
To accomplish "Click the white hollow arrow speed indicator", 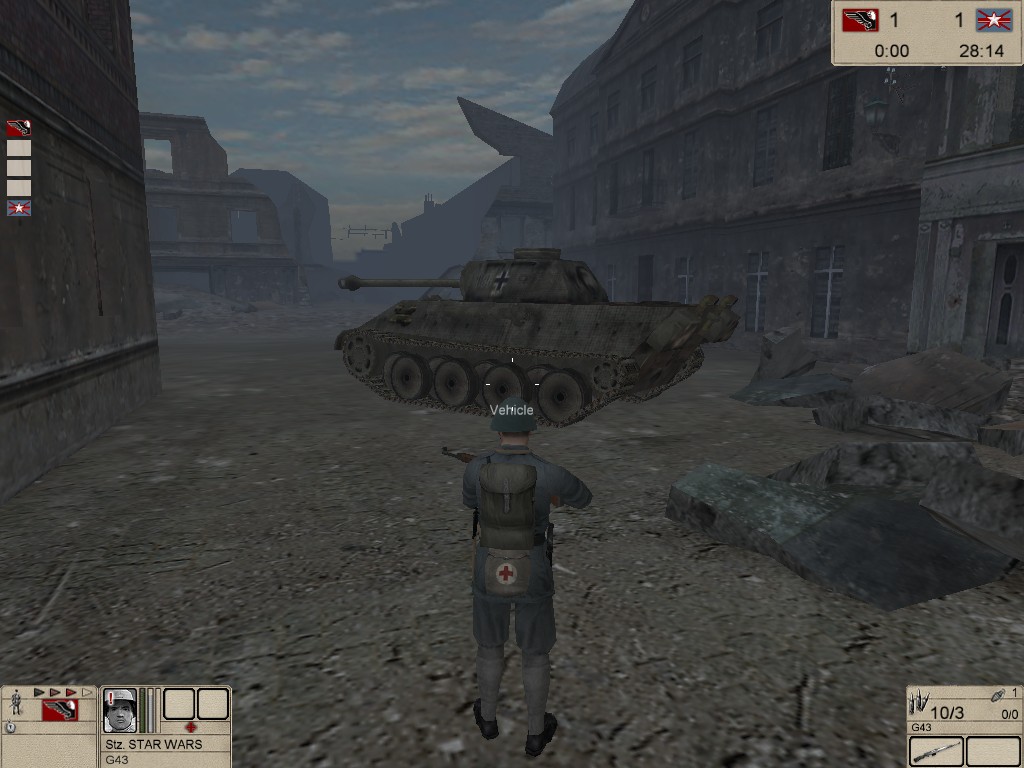I will click(x=87, y=692).
